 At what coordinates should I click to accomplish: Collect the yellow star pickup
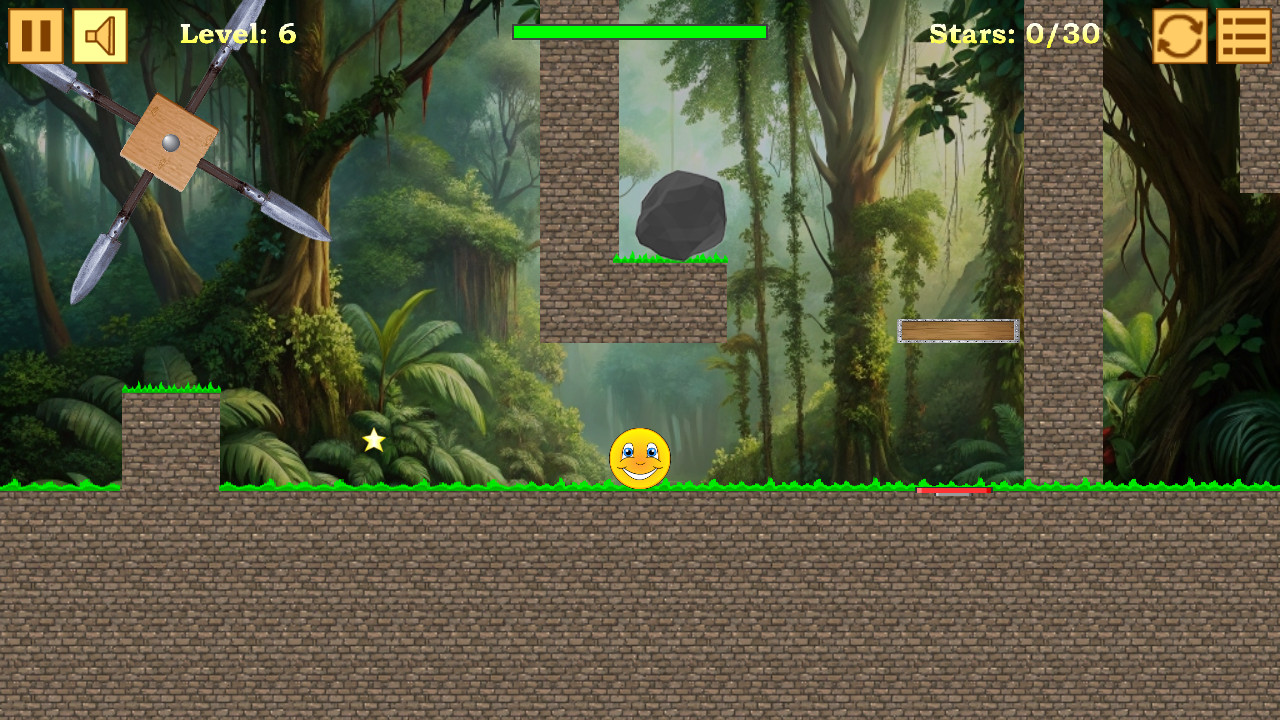click(372, 438)
